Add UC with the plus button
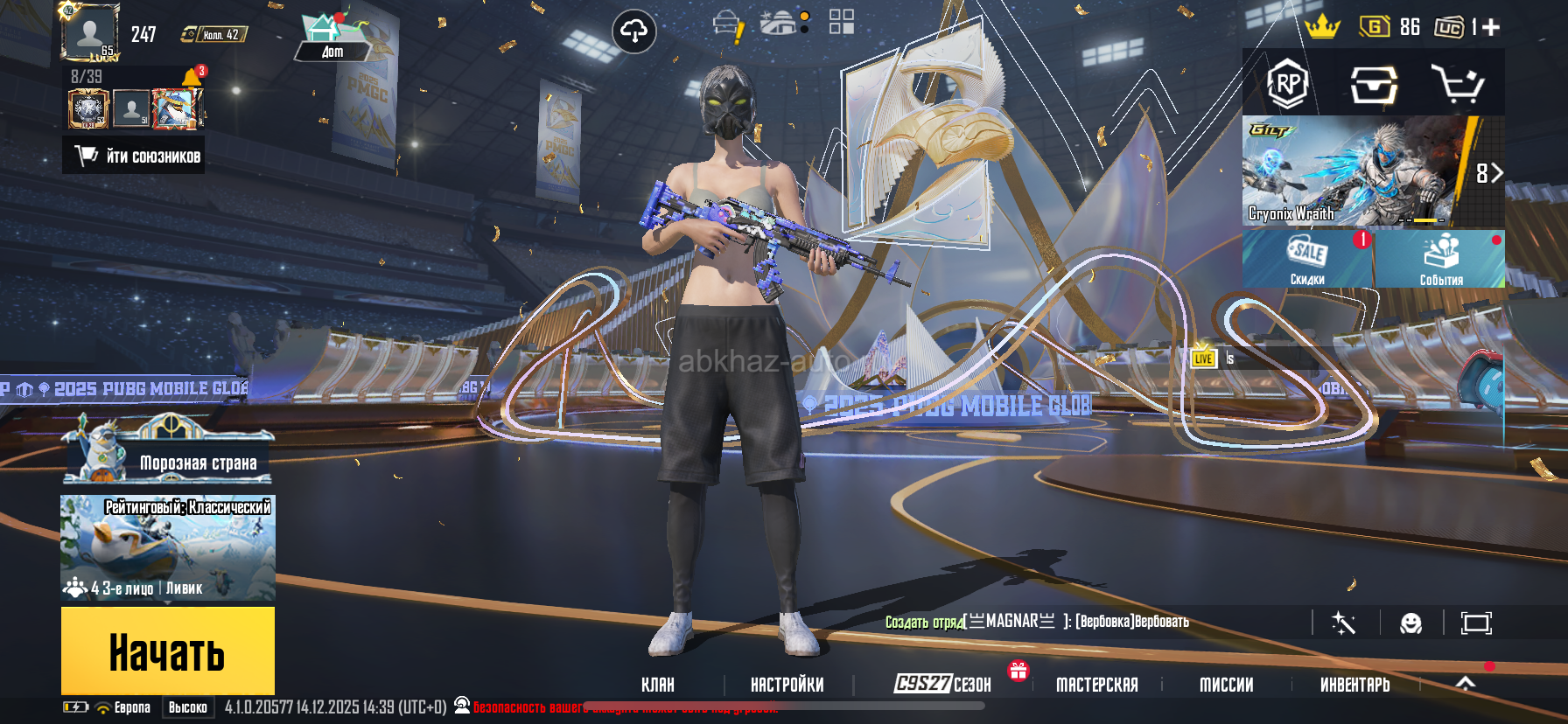 tap(1491, 27)
